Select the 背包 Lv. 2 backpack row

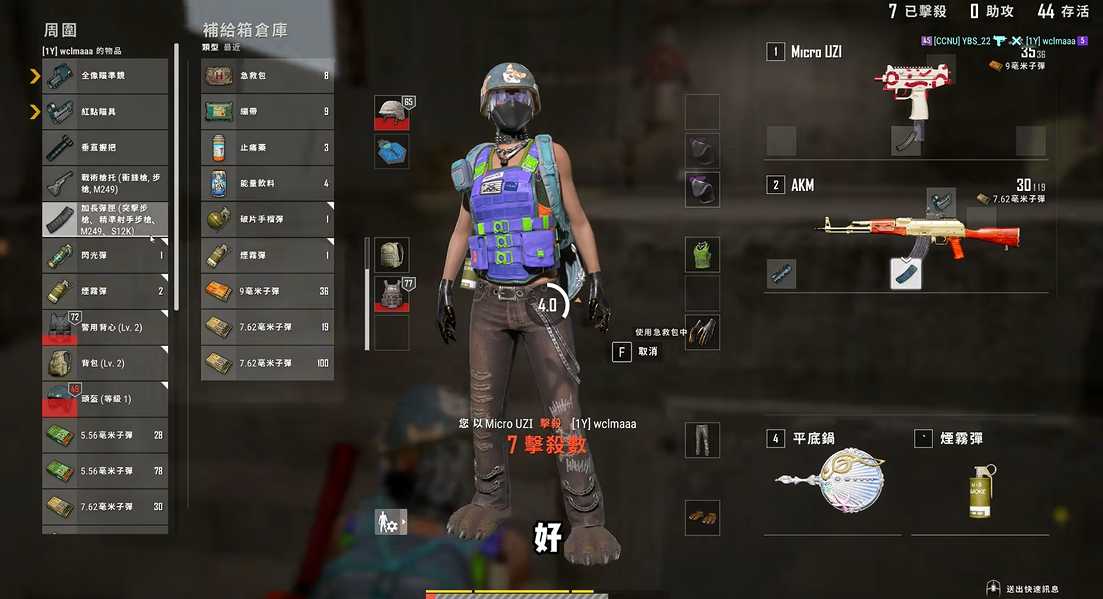(x=105, y=364)
